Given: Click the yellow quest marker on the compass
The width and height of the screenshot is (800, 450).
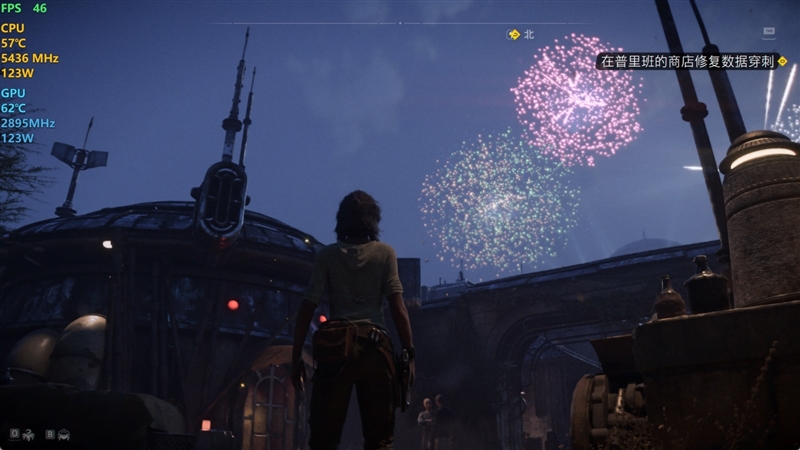Looking at the screenshot, I should [514, 34].
